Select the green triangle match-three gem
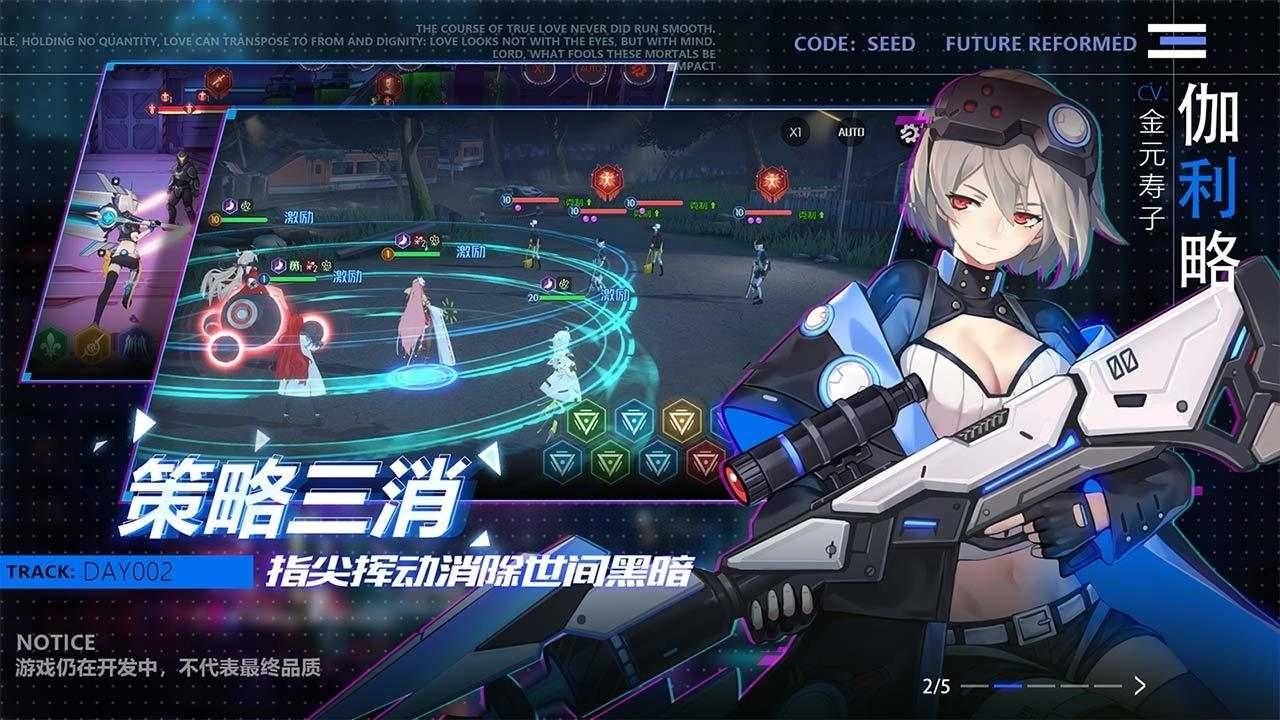The width and height of the screenshot is (1280, 720). pyautogui.click(x=585, y=420)
